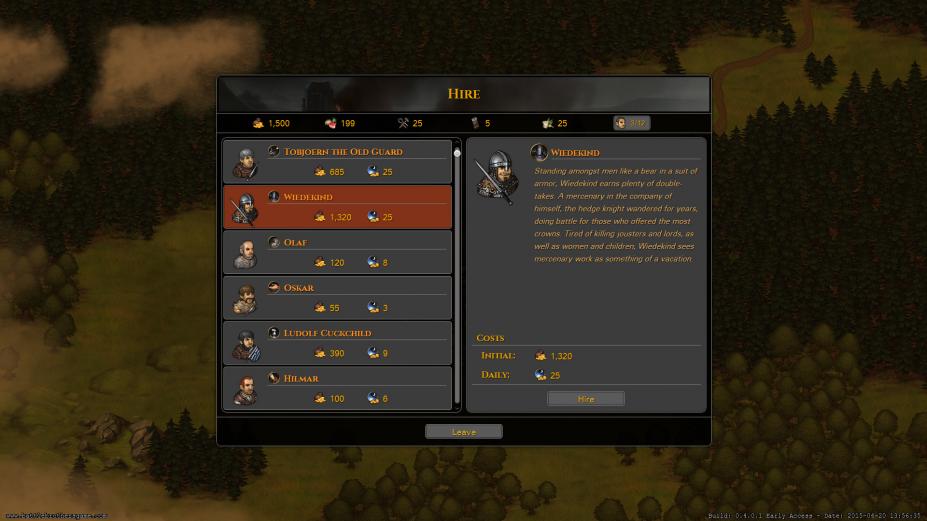Viewport: 927px width, 521px height.
Task: Leave the hire screen
Action: [463, 432]
